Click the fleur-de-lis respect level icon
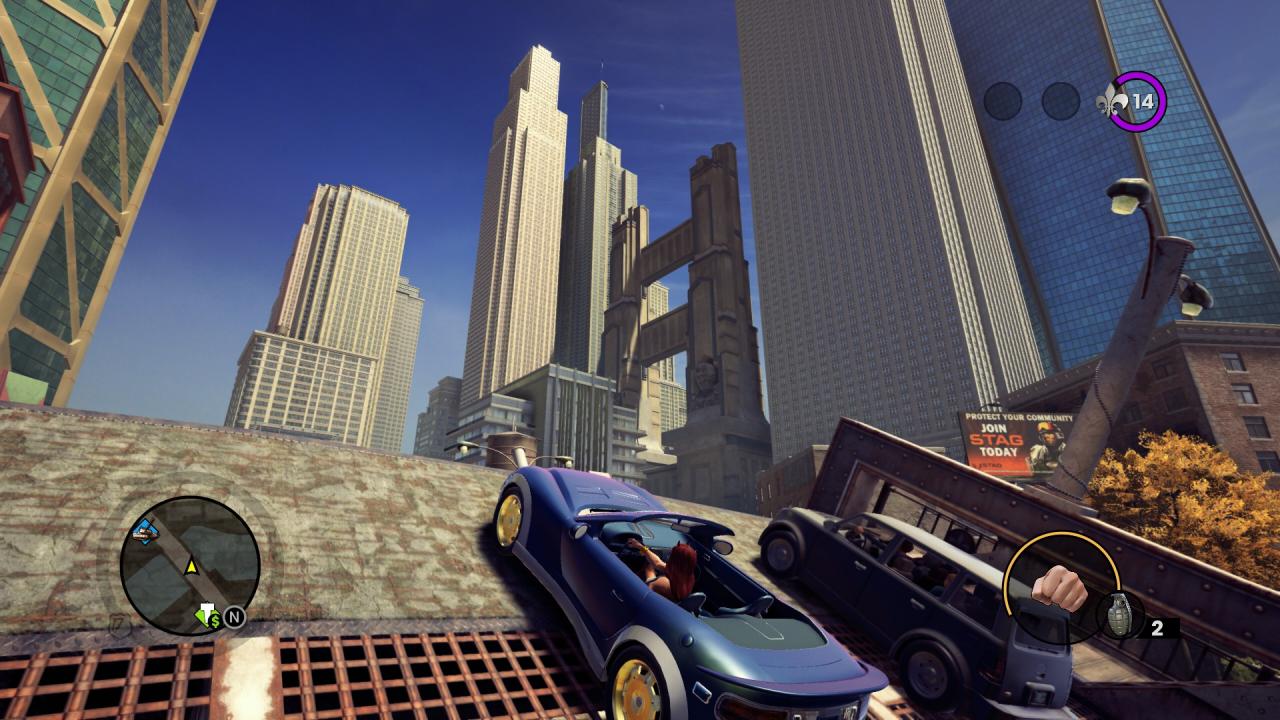Image resolution: width=1280 pixels, height=720 pixels. click(x=1112, y=101)
